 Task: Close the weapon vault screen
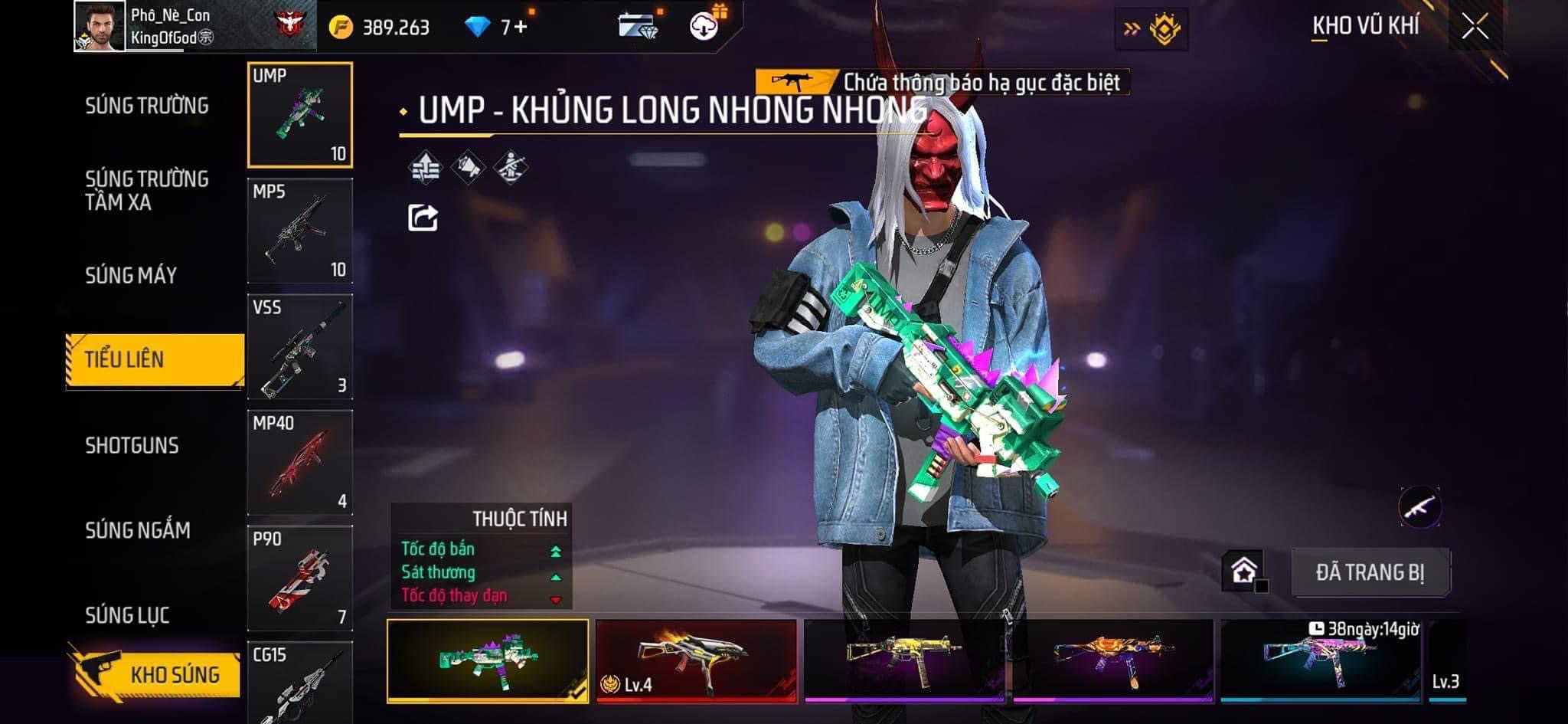click(1475, 28)
